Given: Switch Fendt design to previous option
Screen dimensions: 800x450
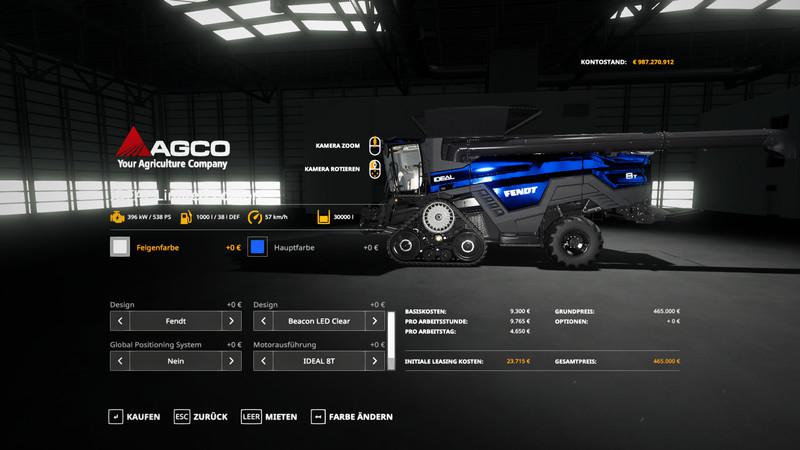Looking at the screenshot, I should tap(120, 321).
